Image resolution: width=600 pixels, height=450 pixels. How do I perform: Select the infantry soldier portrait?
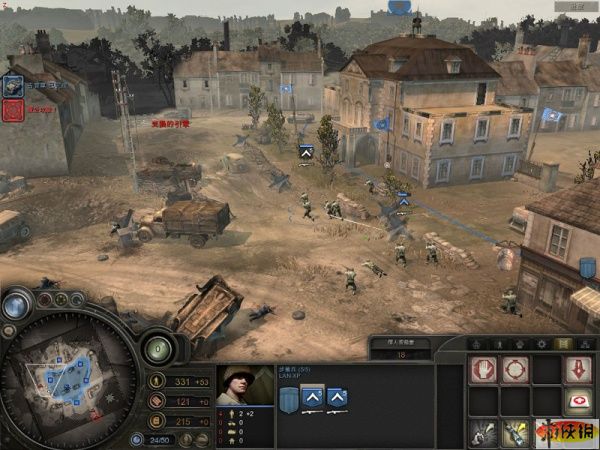[245, 385]
